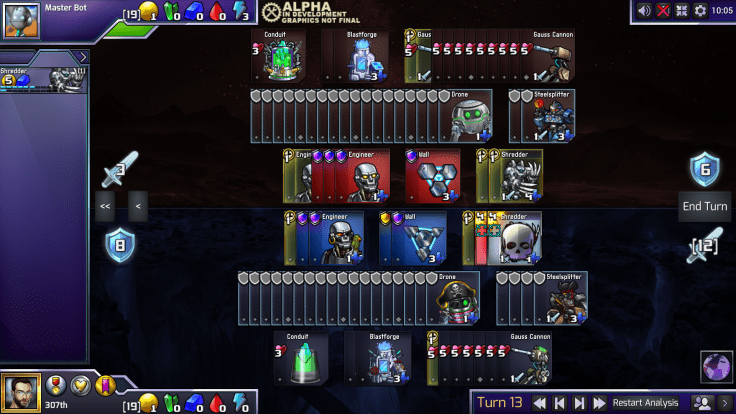Open the players icon next to Restart Analysis
Viewport: 736px width, 414px height.
702,403
